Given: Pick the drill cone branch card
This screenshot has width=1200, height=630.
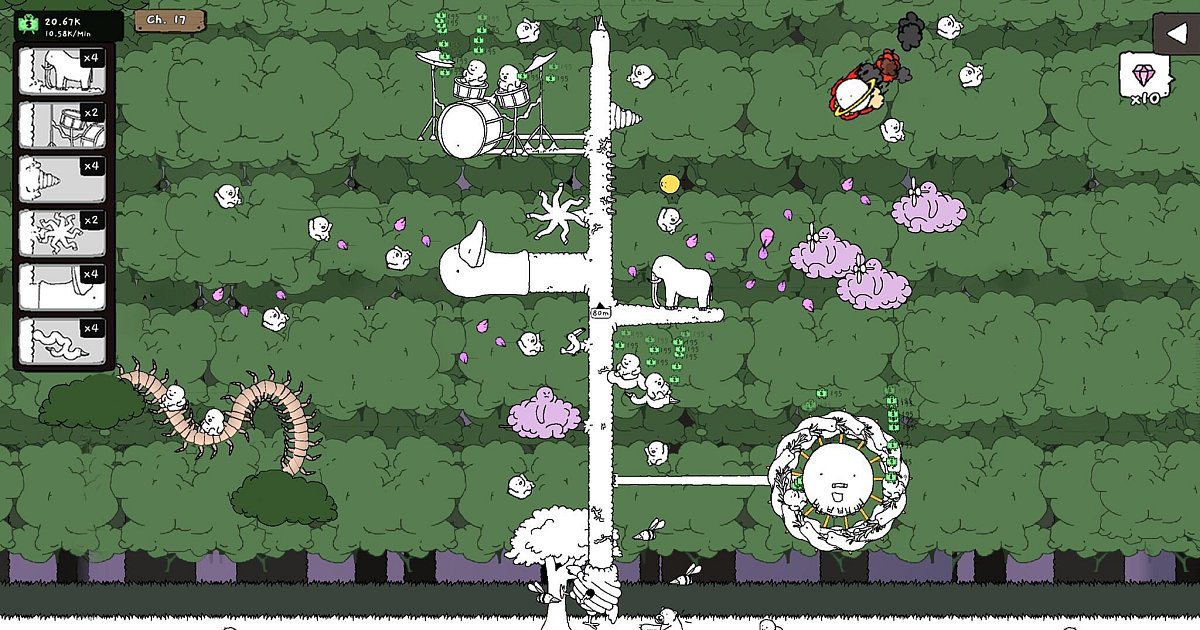Looking at the screenshot, I should pos(62,180).
